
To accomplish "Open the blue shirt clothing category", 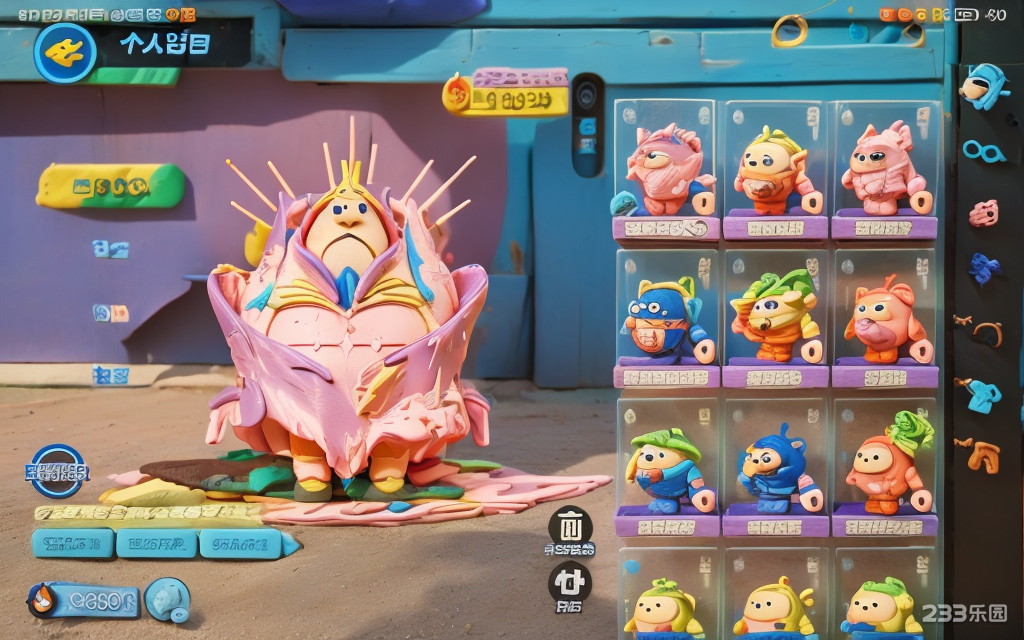I will 983,394.
